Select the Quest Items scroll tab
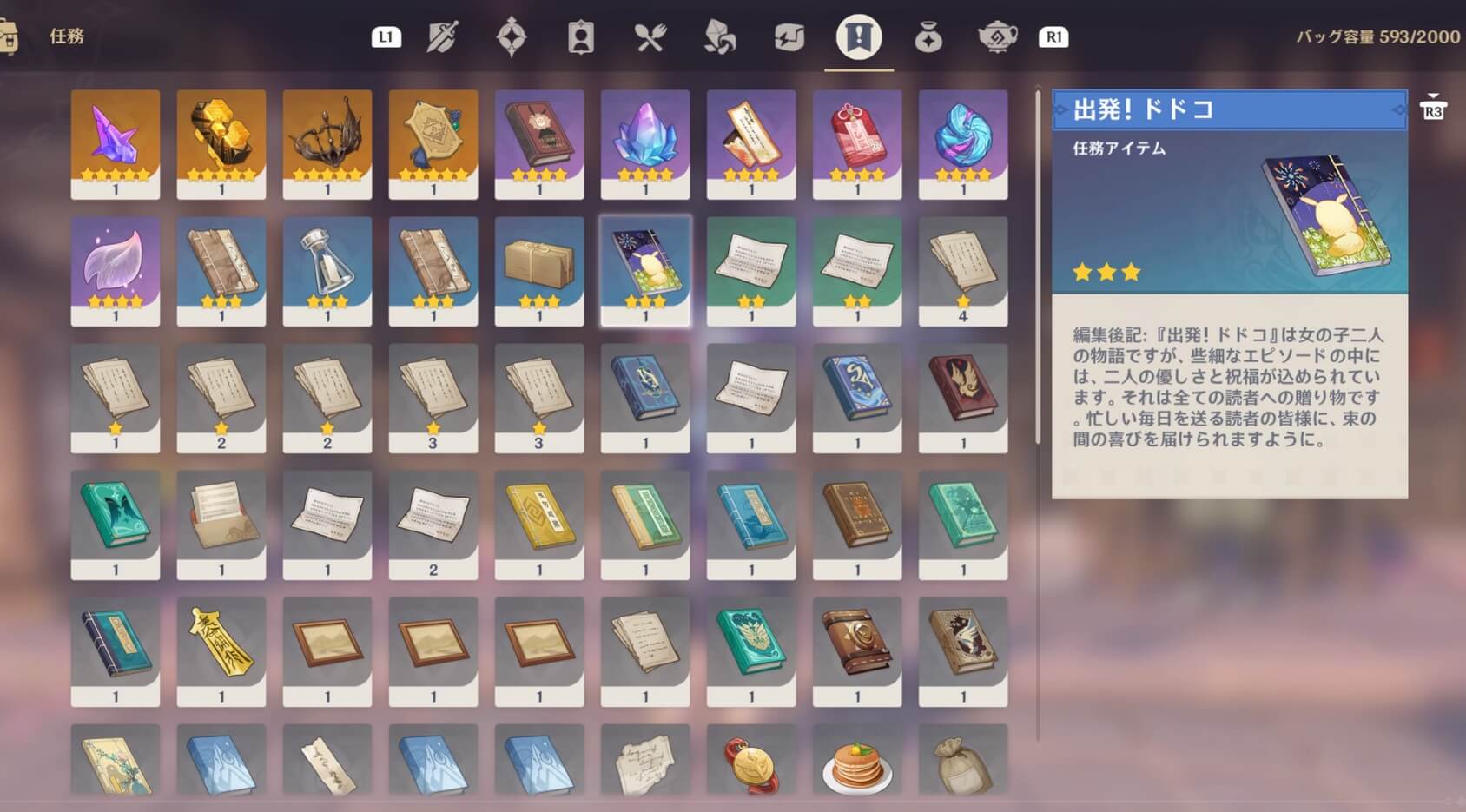This screenshot has width=1466, height=812. click(x=858, y=37)
